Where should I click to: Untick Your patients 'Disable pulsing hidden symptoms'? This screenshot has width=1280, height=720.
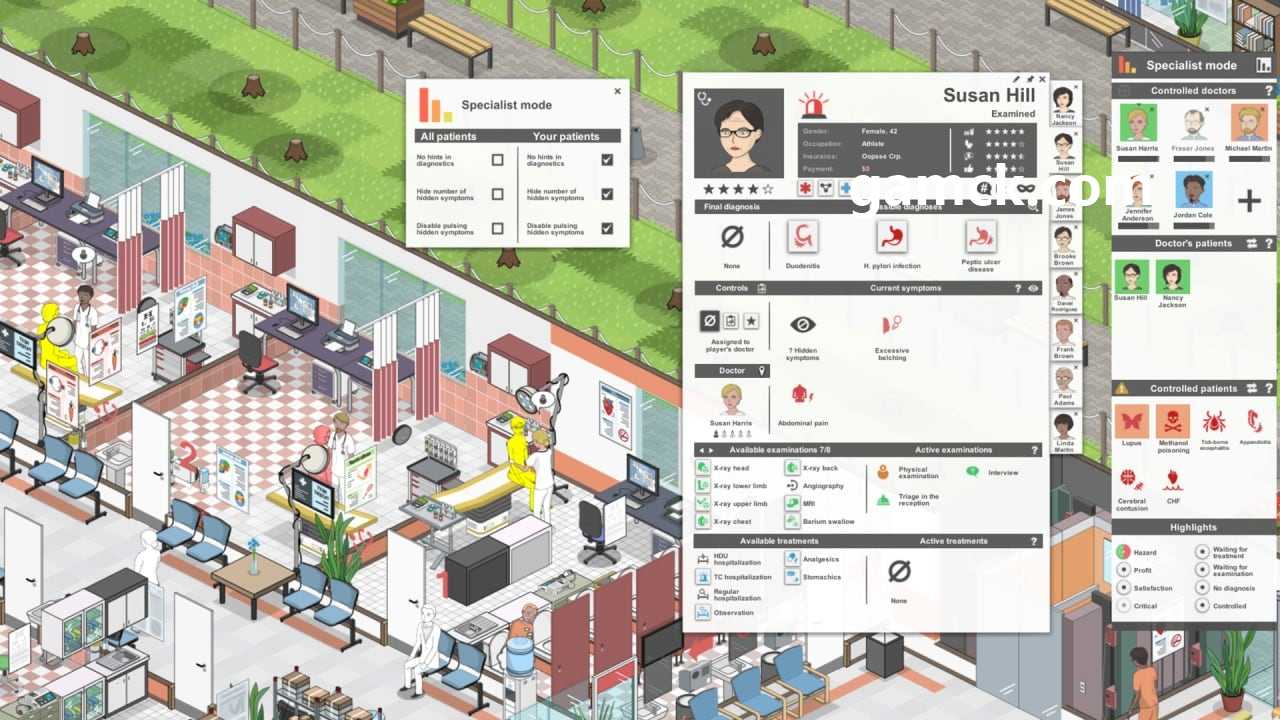point(607,228)
